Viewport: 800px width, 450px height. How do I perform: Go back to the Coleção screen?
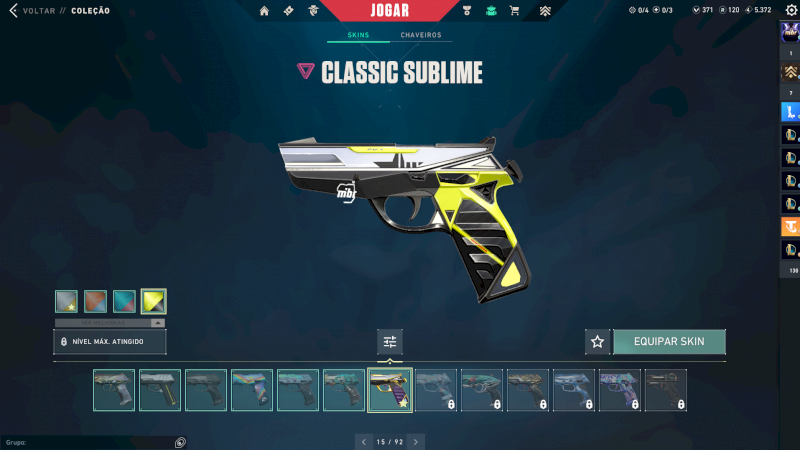40,11
